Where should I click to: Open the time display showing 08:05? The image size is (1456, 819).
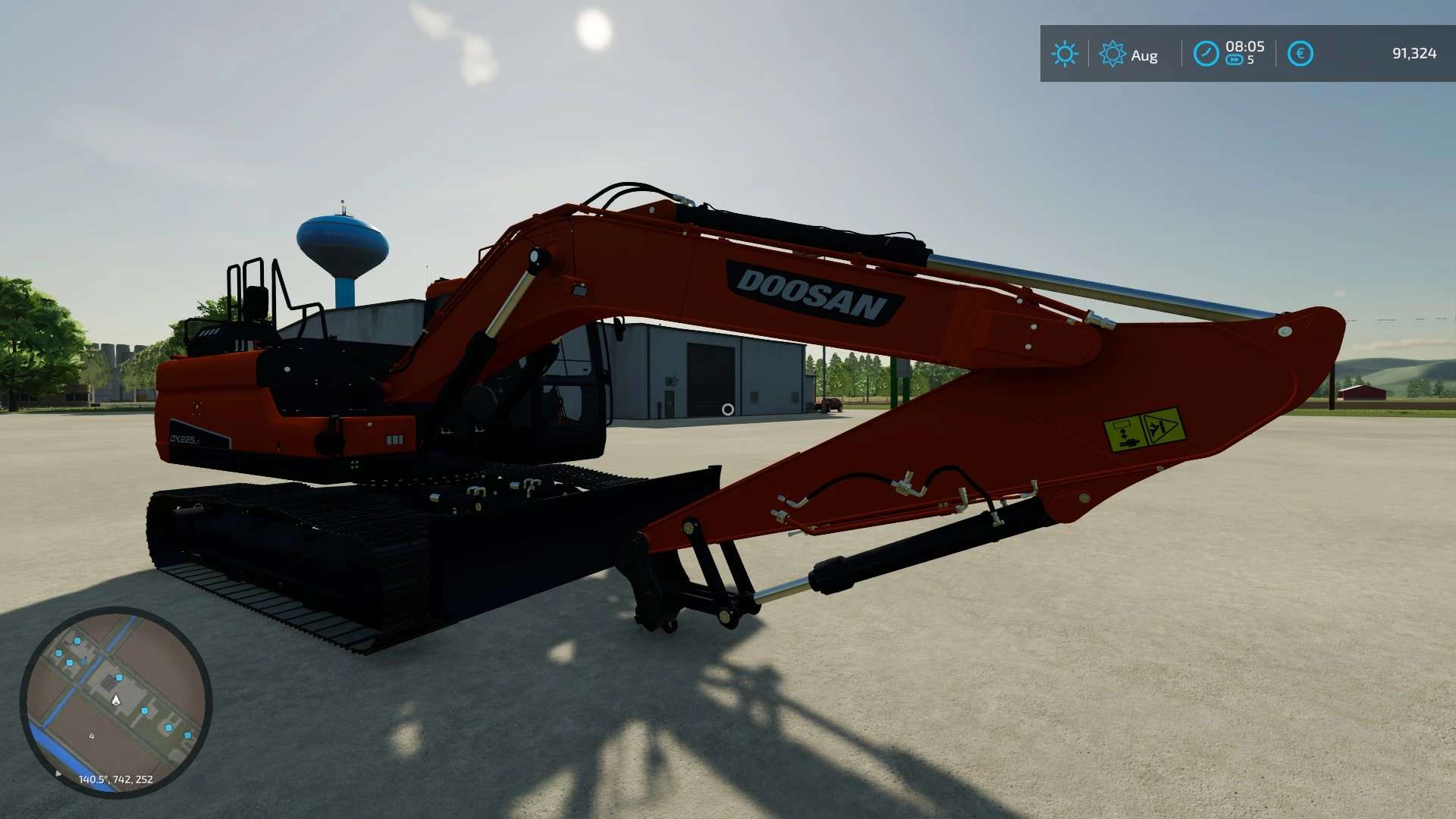click(1244, 46)
